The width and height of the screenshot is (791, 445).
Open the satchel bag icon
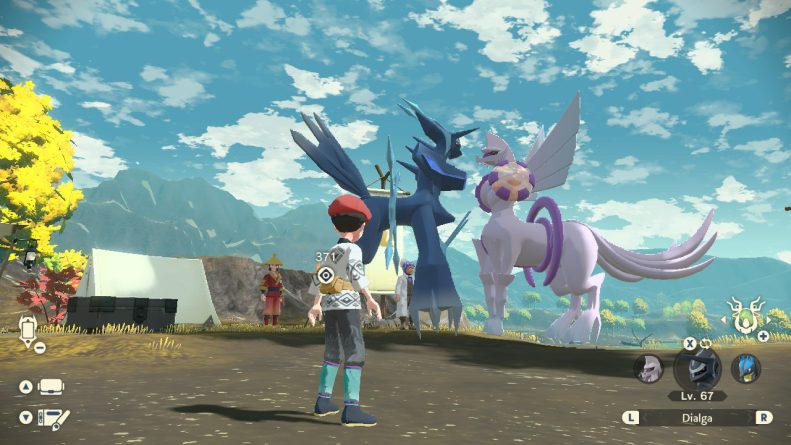tap(50, 387)
